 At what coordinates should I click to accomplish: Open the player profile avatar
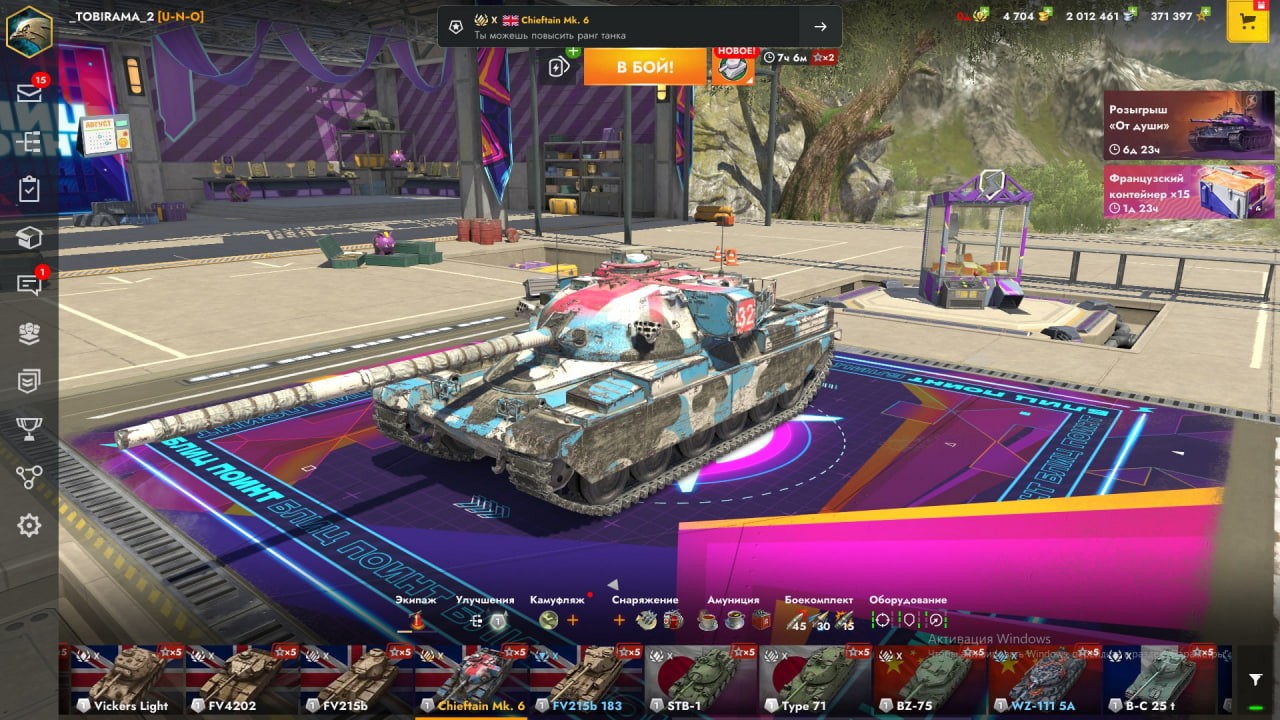[x=29, y=30]
